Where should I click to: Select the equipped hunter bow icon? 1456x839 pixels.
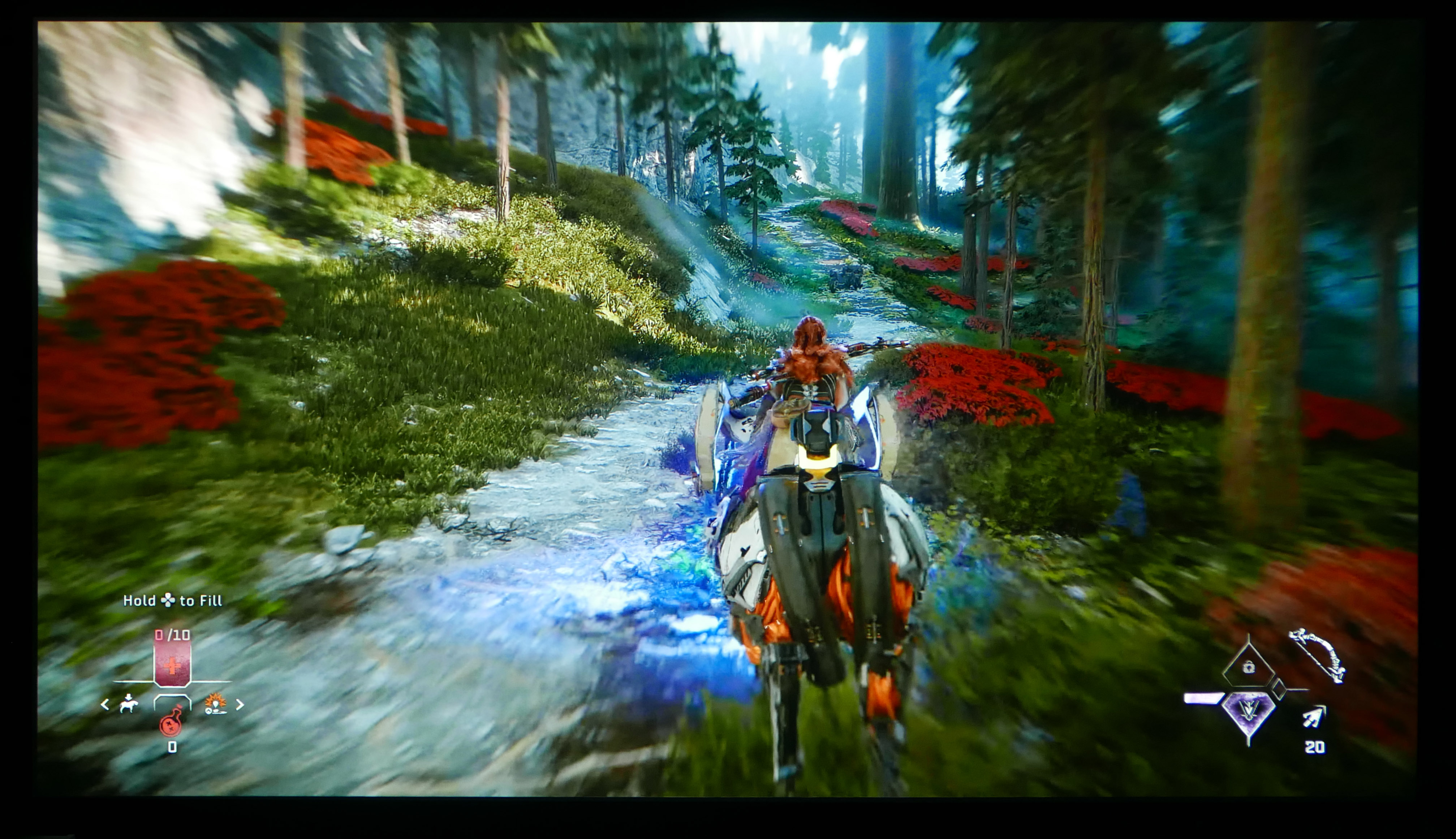coord(1317,655)
